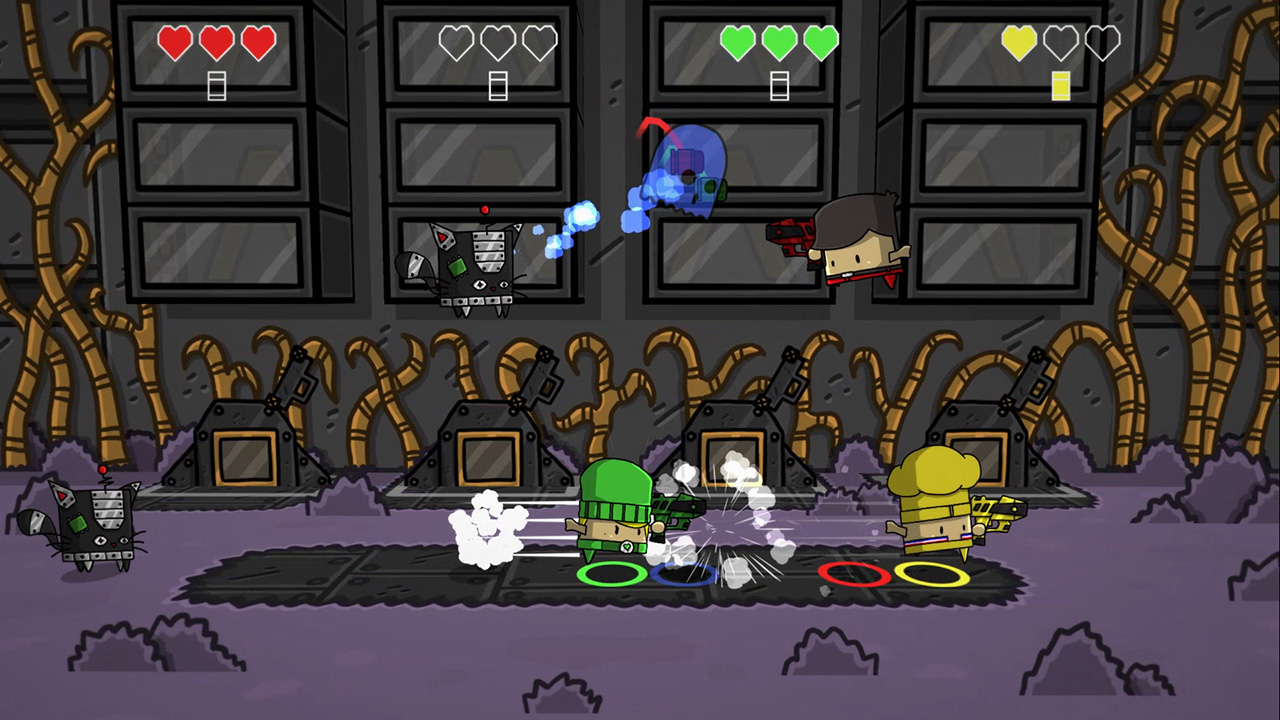
Task: Select the blue ghost enemy
Action: [x=690, y=170]
